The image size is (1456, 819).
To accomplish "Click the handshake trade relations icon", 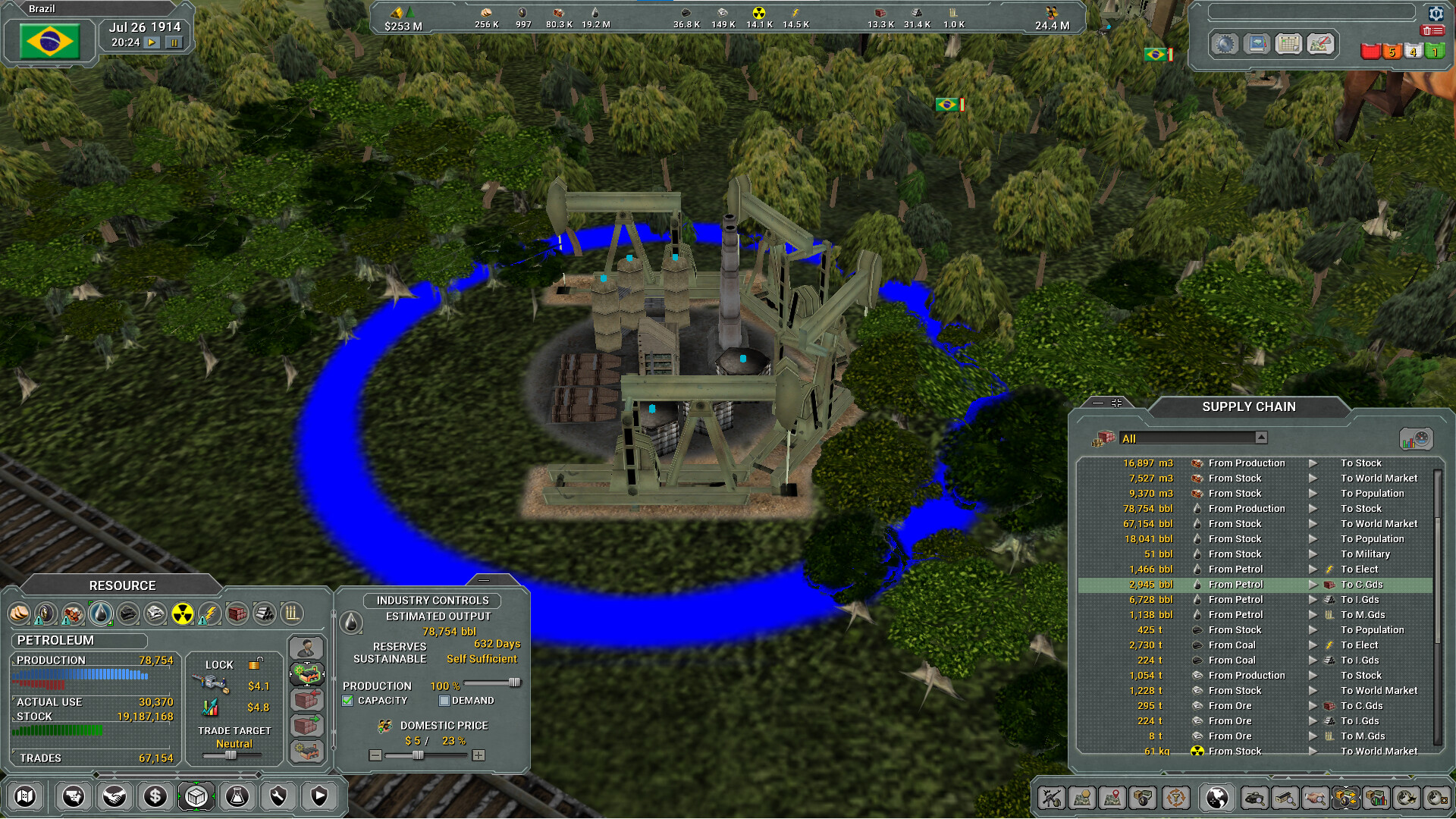I will pyautogui.click(x=114, y=797).
